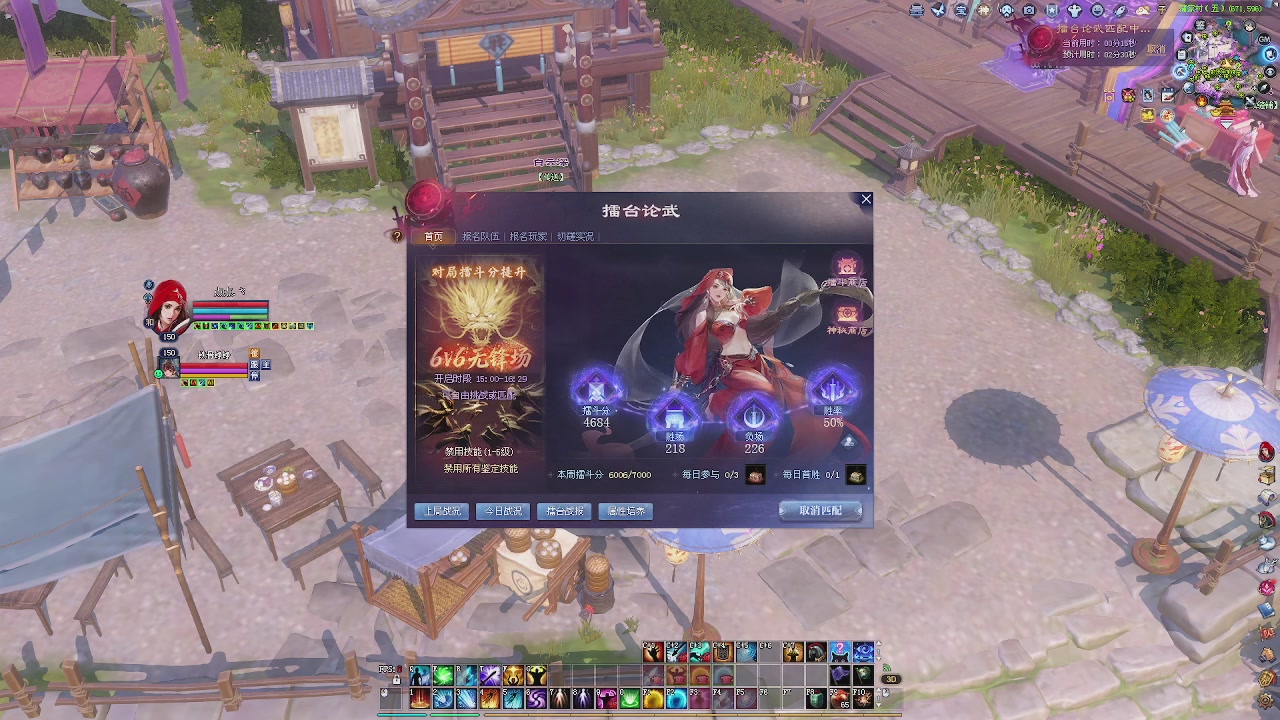Viewport: 1280px width, 720px height.
Task: Click the butterfly icon in top menu bar
Action: click(938, 10)
